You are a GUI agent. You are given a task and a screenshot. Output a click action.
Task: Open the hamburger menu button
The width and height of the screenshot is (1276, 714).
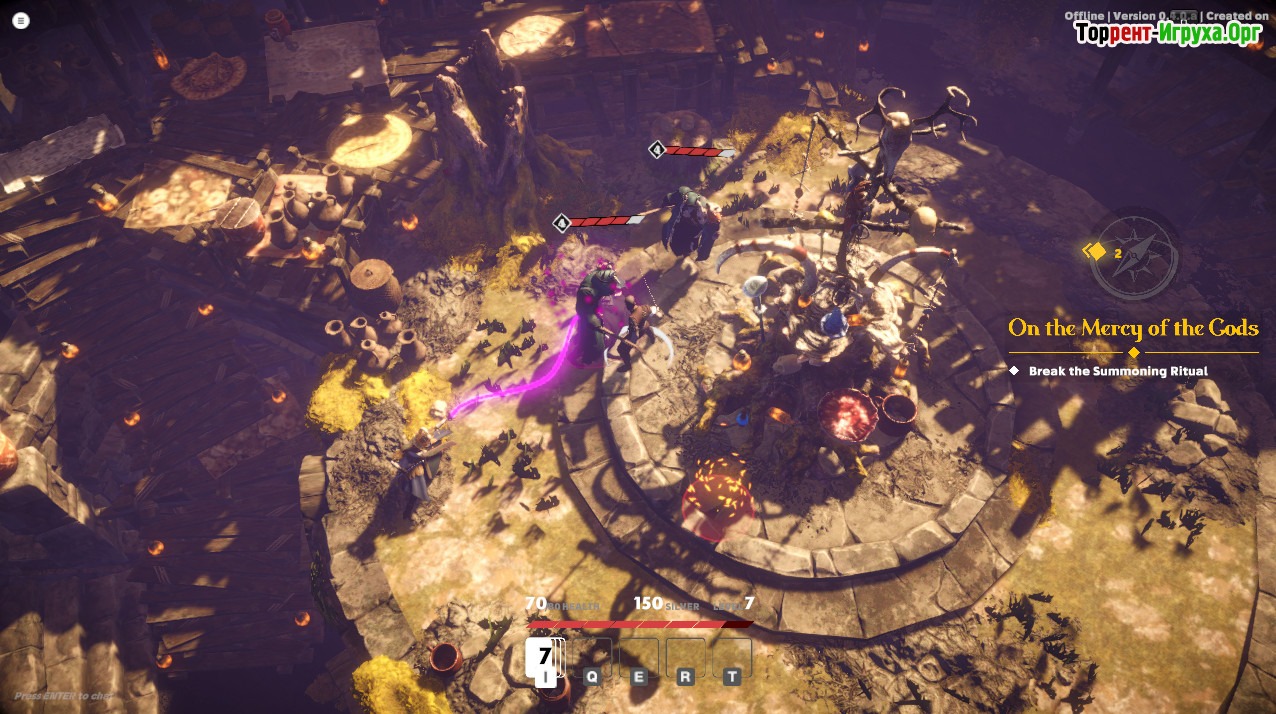coord(21,20)
